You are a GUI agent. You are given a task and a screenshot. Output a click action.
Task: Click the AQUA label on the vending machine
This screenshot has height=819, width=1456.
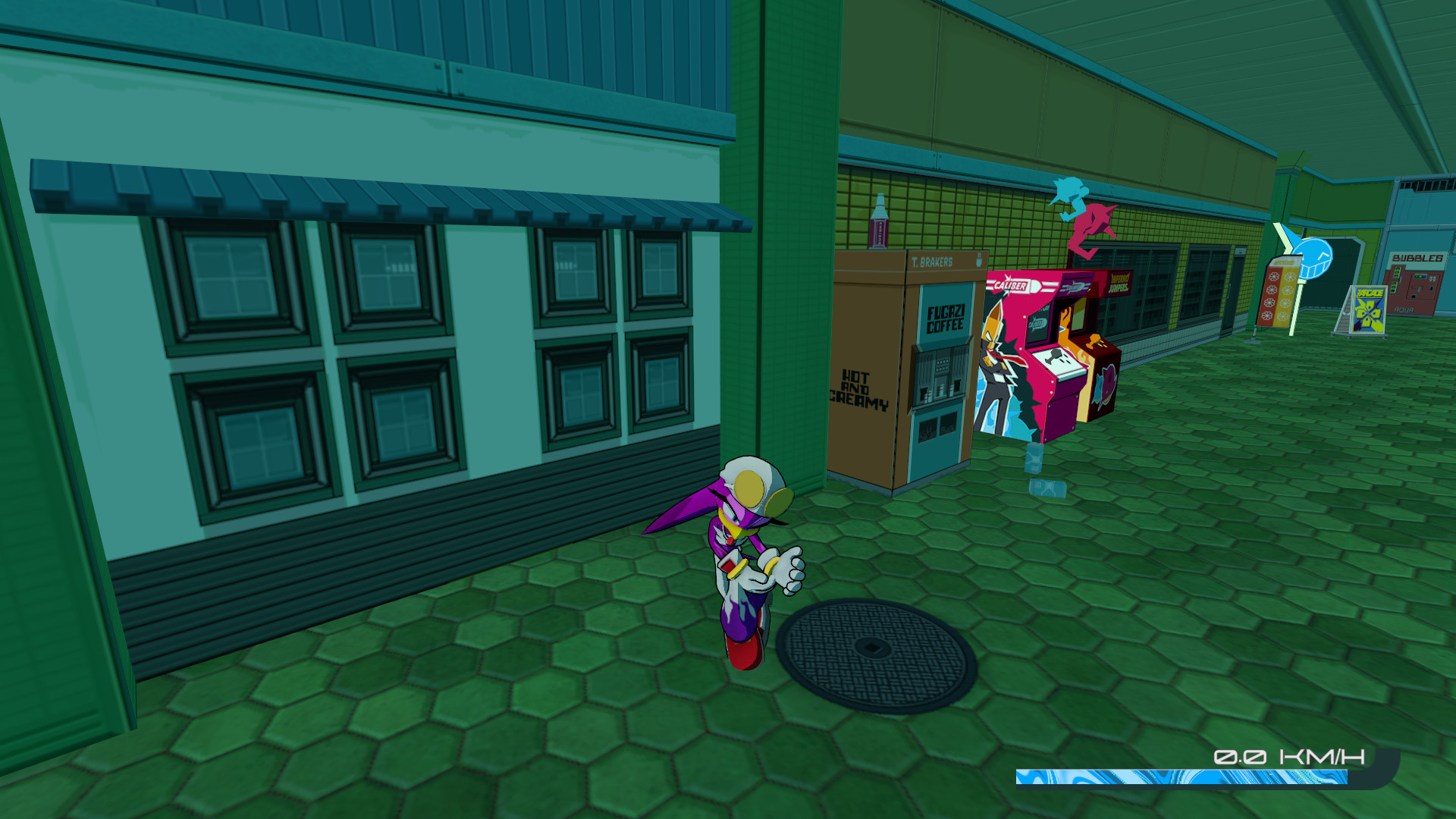click(x=1404, y=309)
